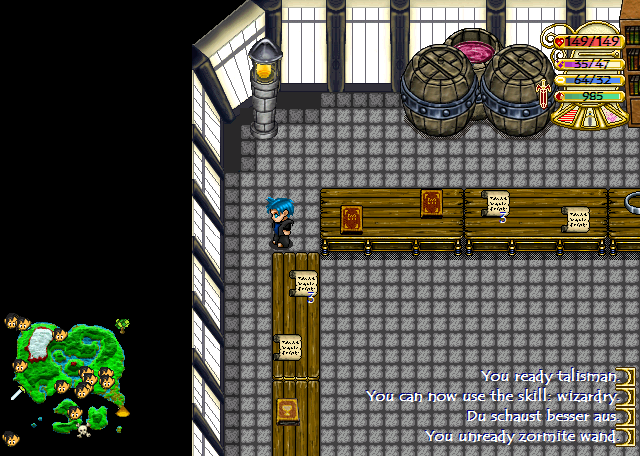Select the palm tree marker on the minimap
Image resolution: width=640 pixels, height=456 pixels.
[122, 324]
